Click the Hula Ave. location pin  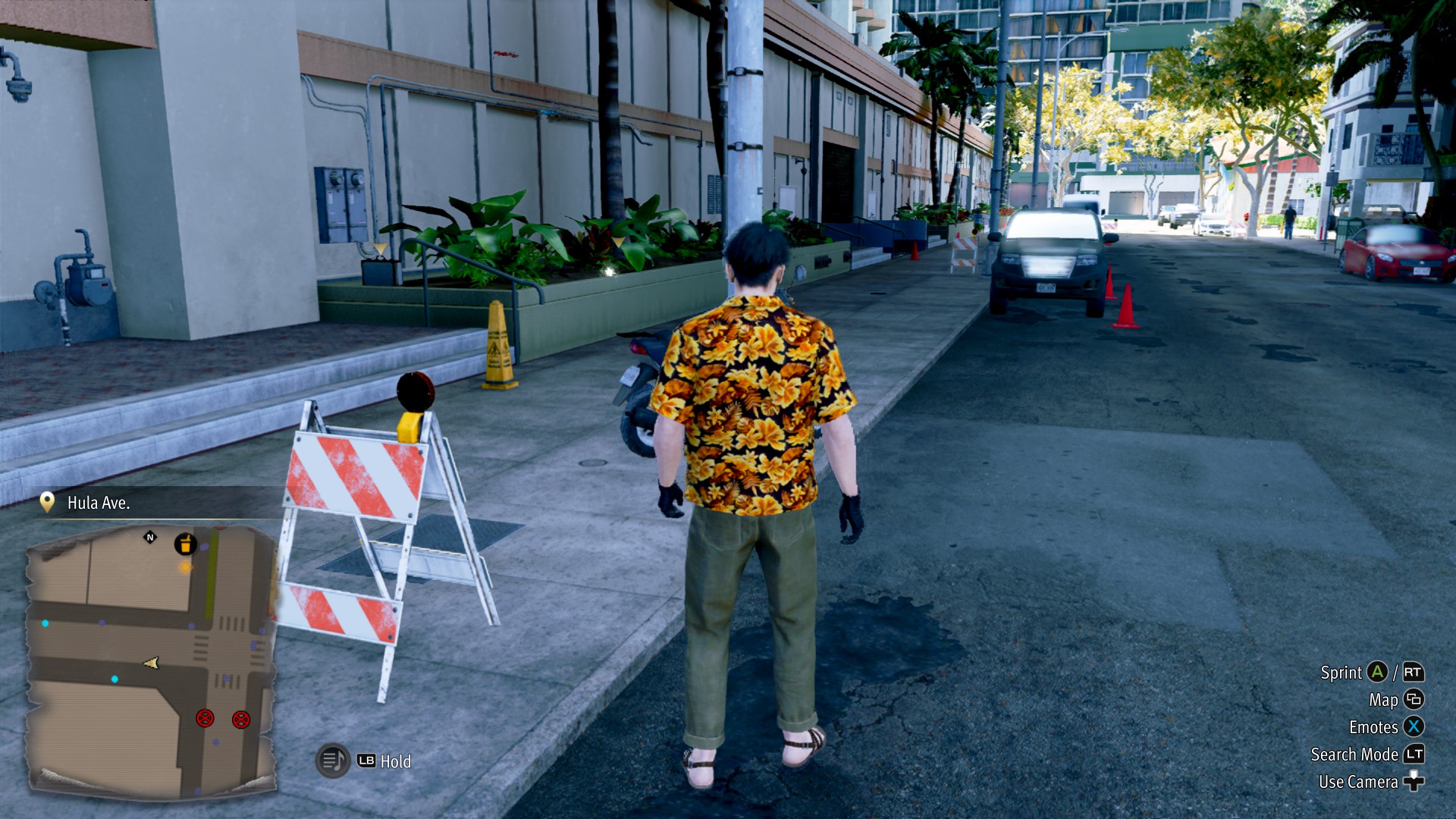tap(47, 502)
